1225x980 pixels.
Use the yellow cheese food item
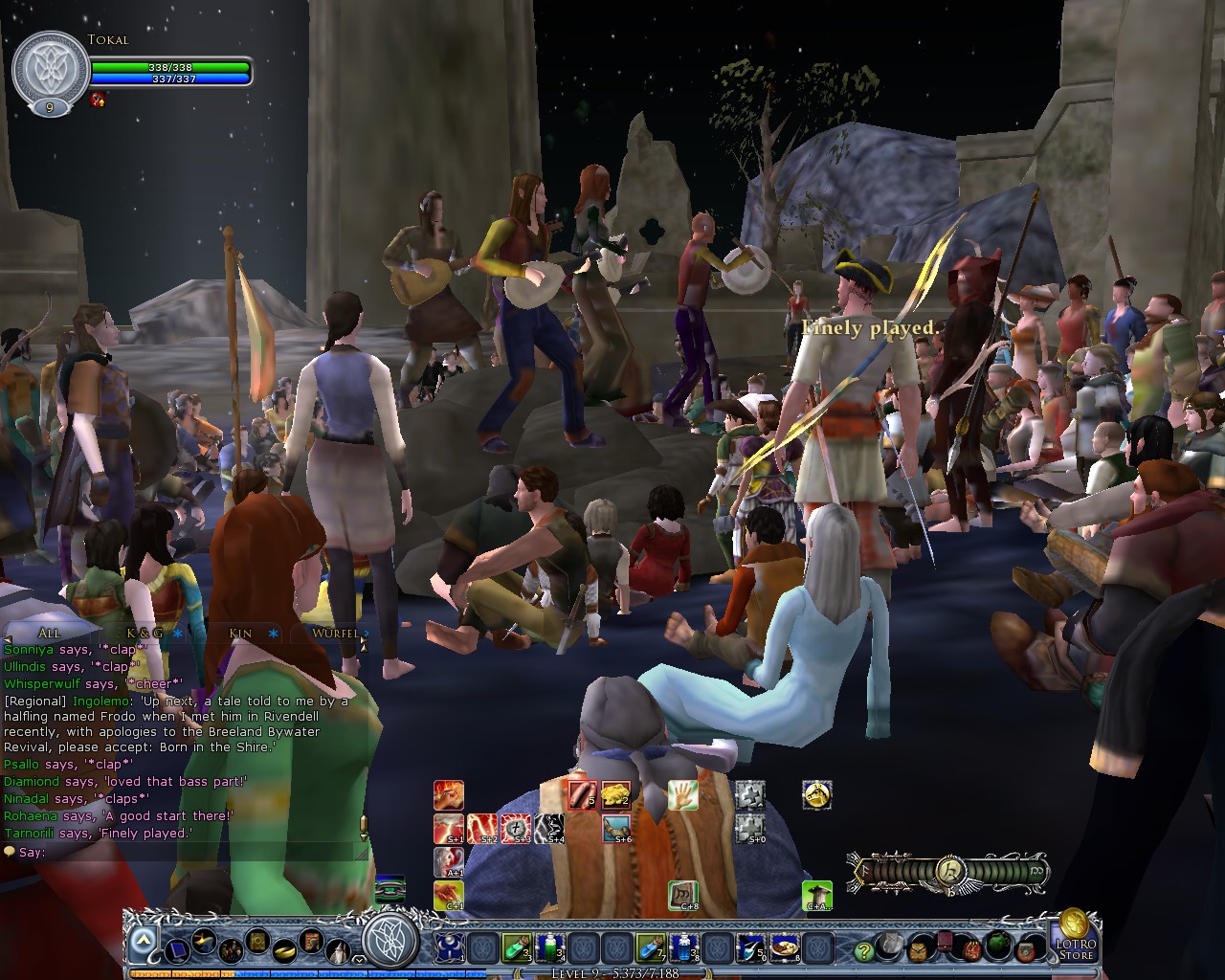tap(615, 794)
